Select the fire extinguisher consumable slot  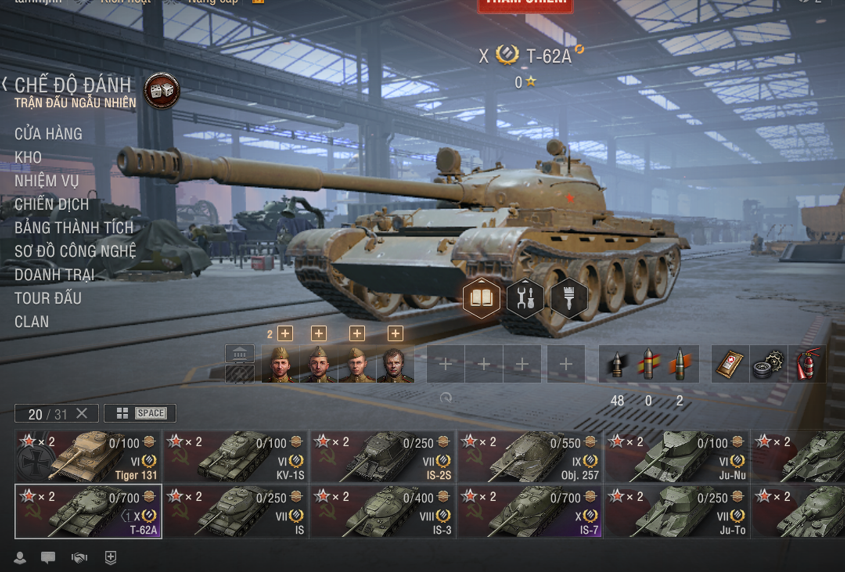click(x=807, y=365)
